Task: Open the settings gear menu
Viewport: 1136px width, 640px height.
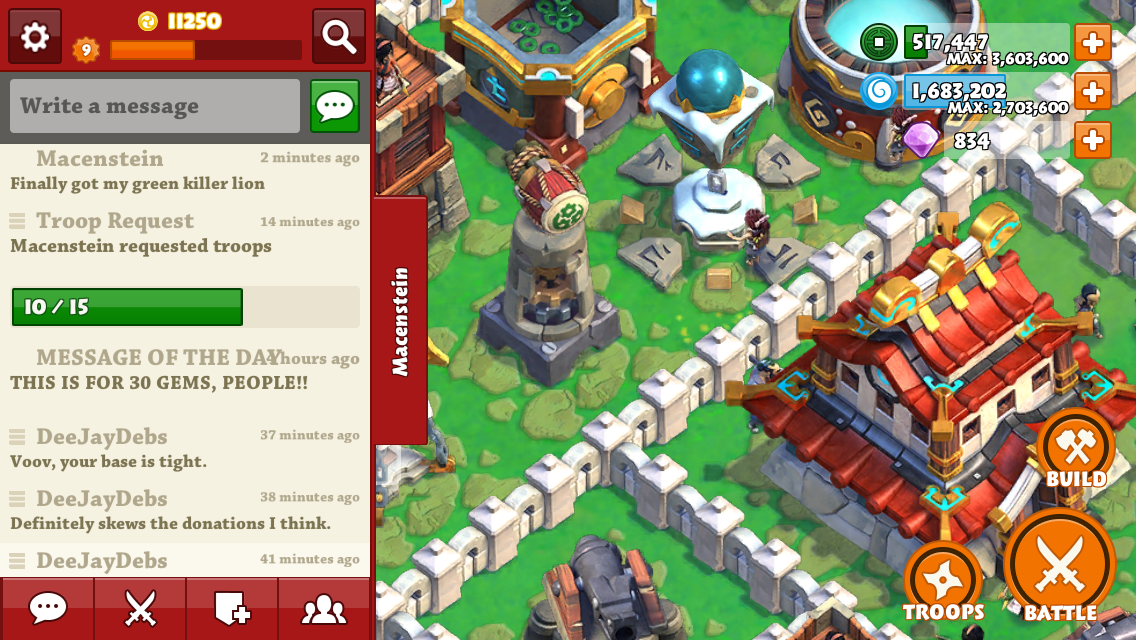Action: [x=35, y=37]
